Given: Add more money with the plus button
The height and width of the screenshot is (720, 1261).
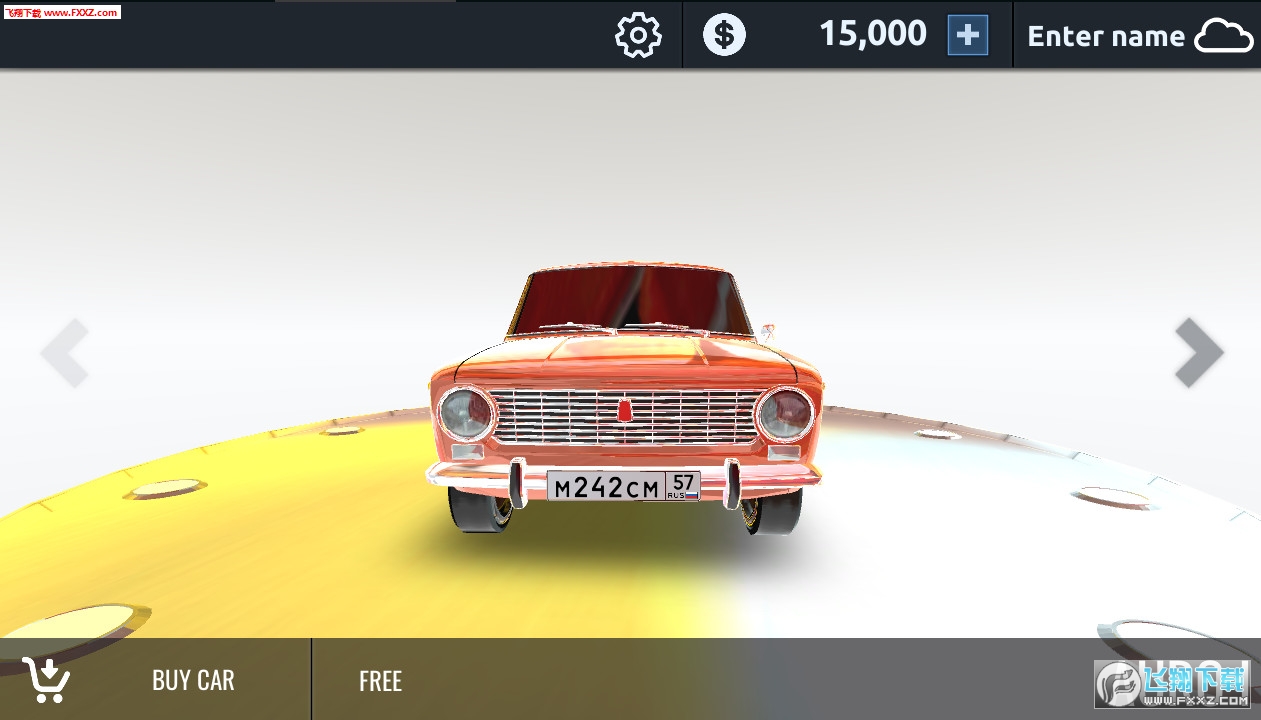Looking at the screenshot, I should click(x=967, y=35).
